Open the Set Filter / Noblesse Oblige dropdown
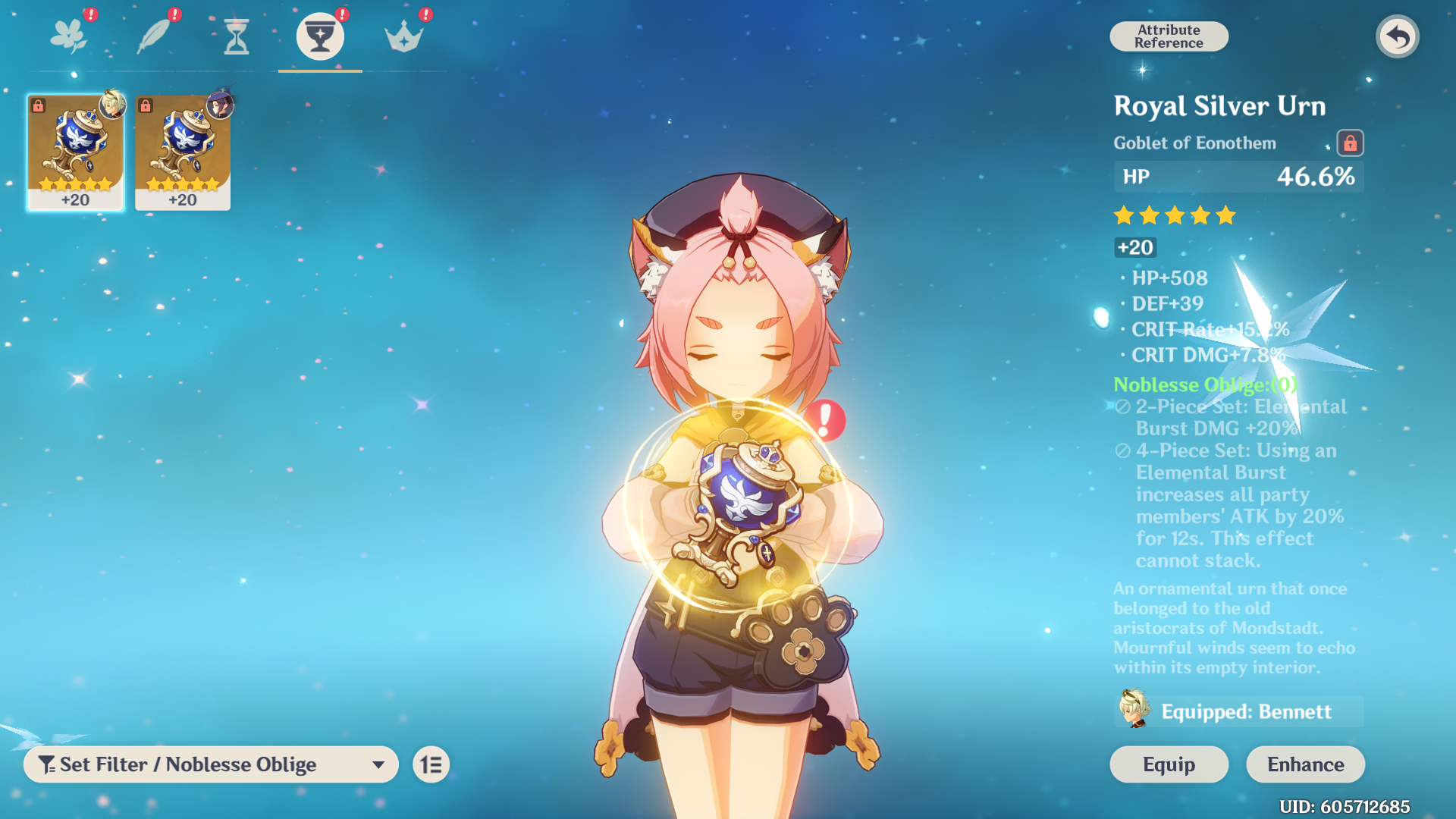The width and height of the screenshot is (1456, 819). coord(211,764)
